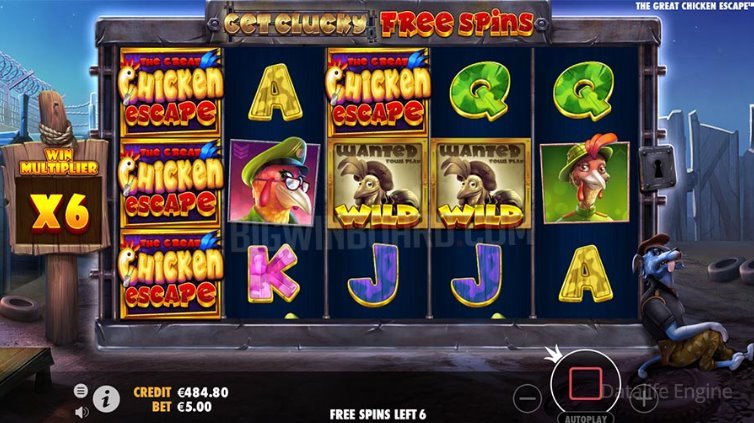This screenshot has height=423, width=754.
Task: Show game info with the i button
Action: [106, 398]
